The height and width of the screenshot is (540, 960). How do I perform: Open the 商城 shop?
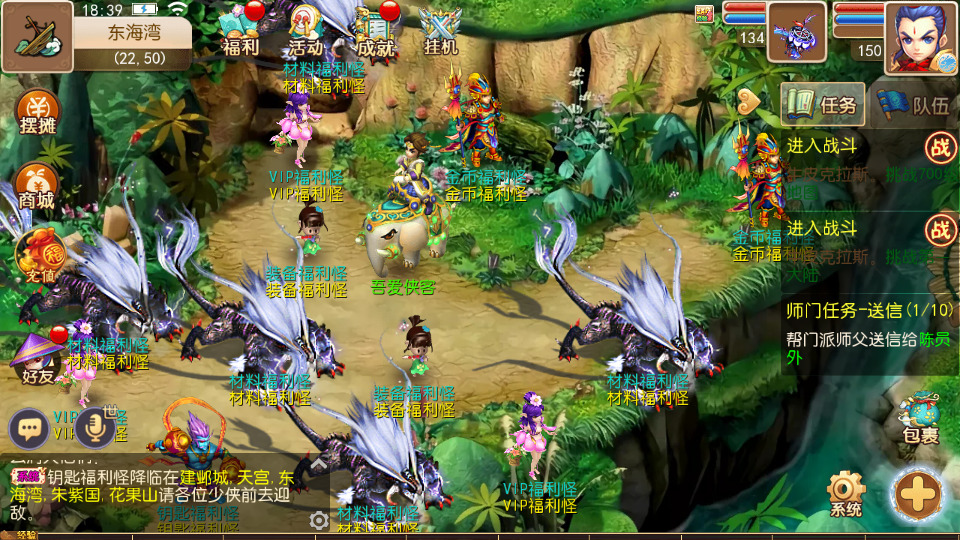(x=37, y=186)
